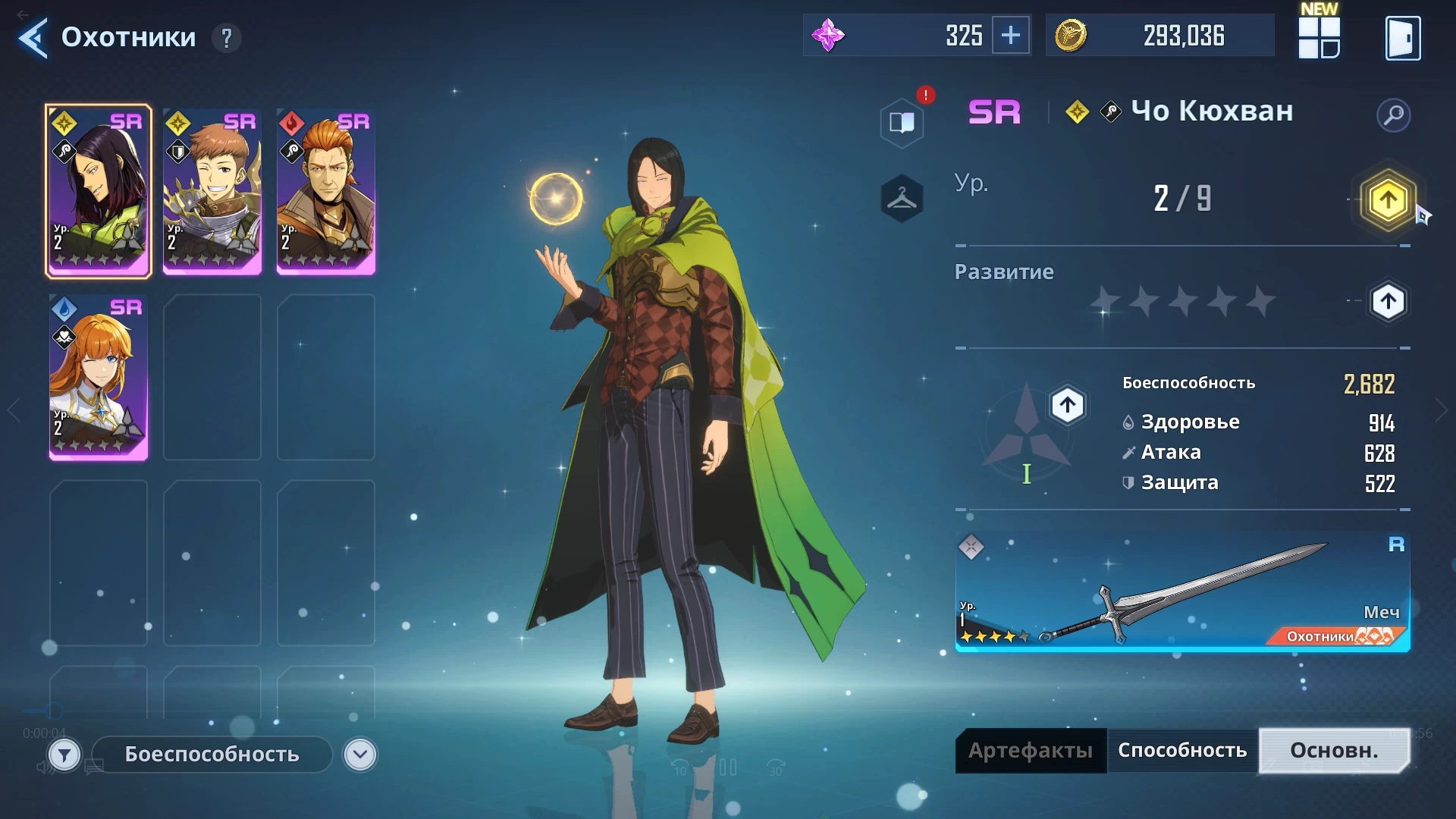The image size is (1456, 819).
Task: Pick the winking water-element hunter card
Action: pyautogui.click(x=99, y=377)
